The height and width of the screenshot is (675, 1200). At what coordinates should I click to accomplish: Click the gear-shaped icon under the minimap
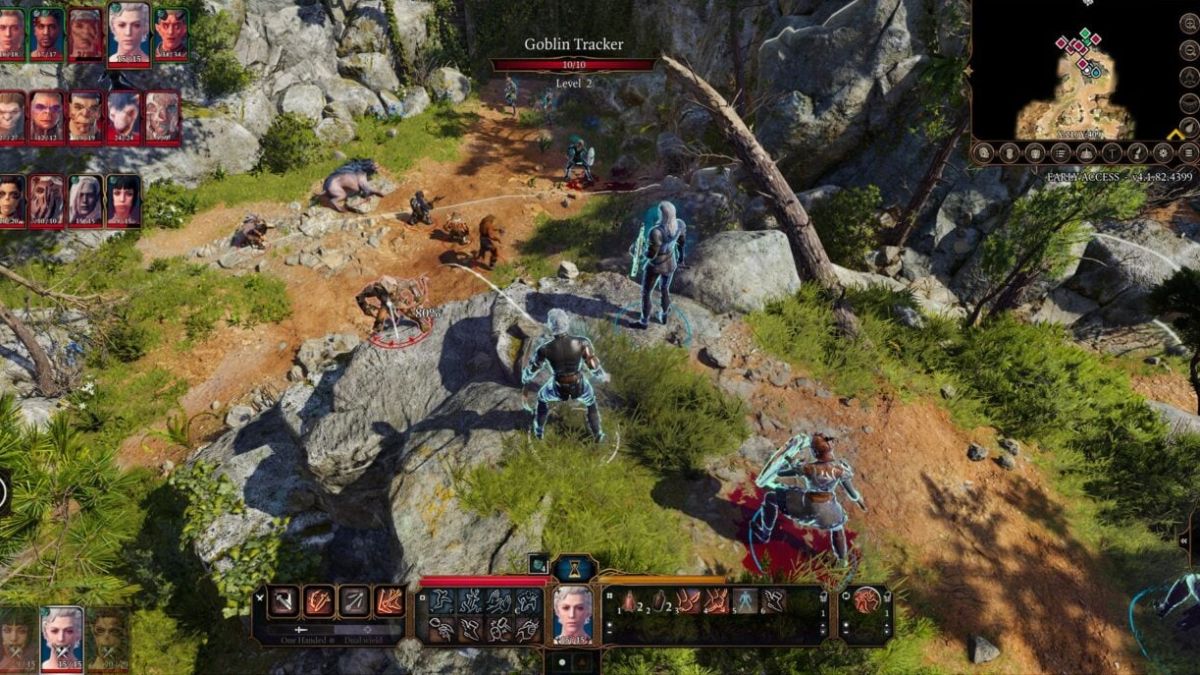pyautogui.click(x=1163, y=153)
